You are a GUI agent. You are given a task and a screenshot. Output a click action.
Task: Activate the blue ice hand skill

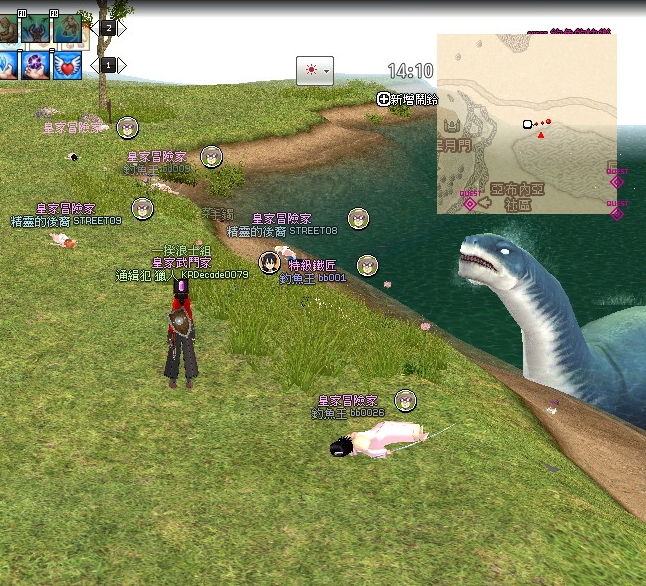pos(8,65)
